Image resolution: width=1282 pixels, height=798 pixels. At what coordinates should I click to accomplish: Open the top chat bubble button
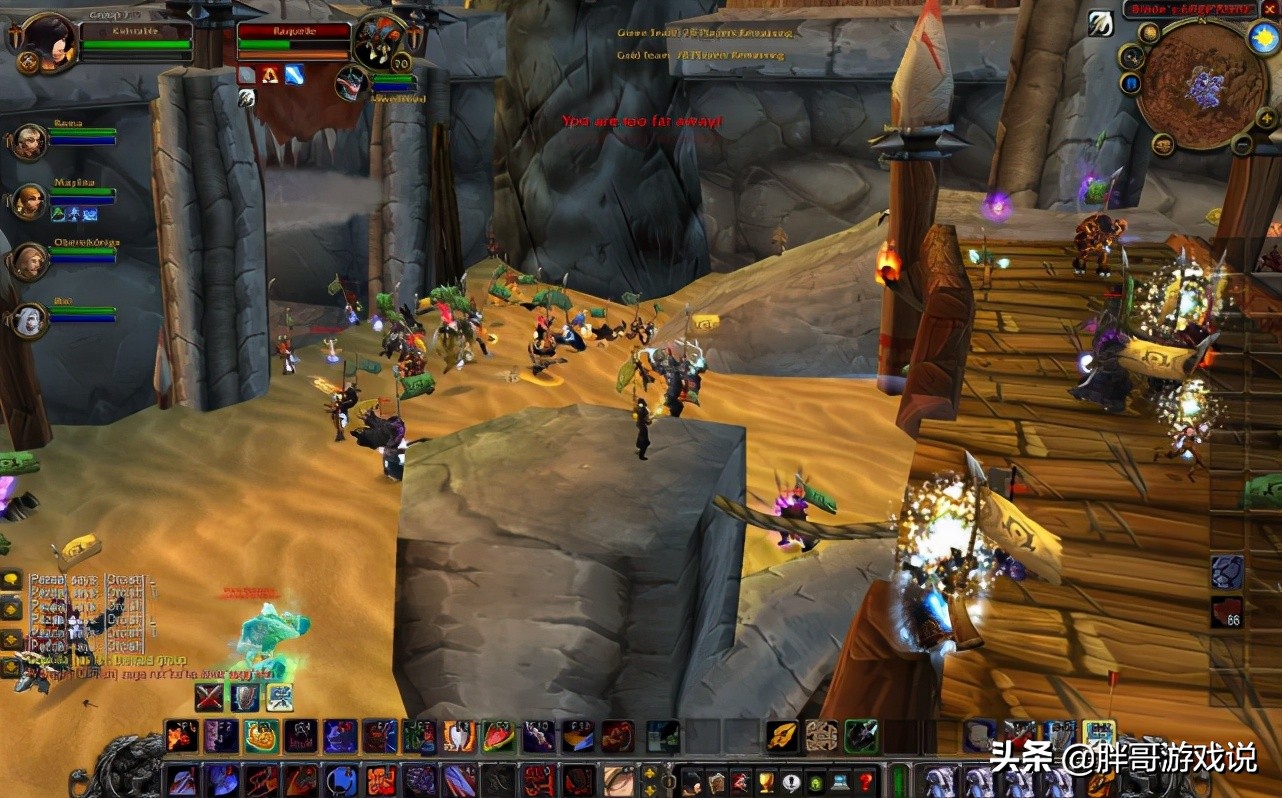pos(11,581)
